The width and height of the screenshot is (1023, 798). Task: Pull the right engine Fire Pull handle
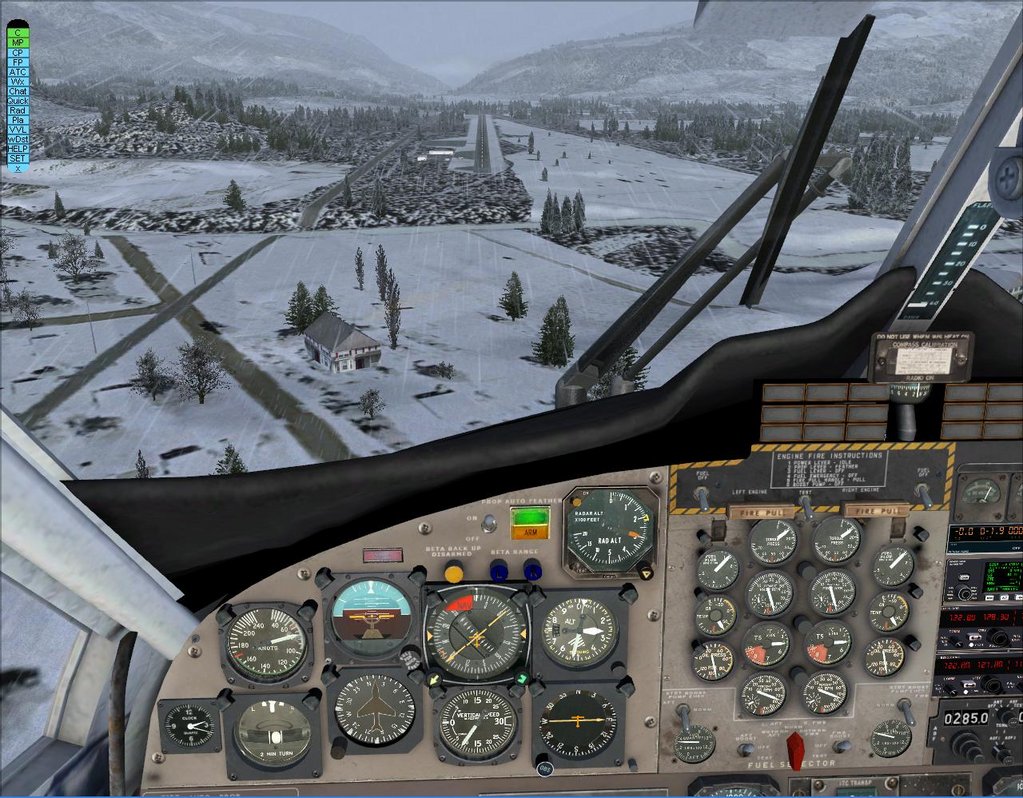(876, 510)
